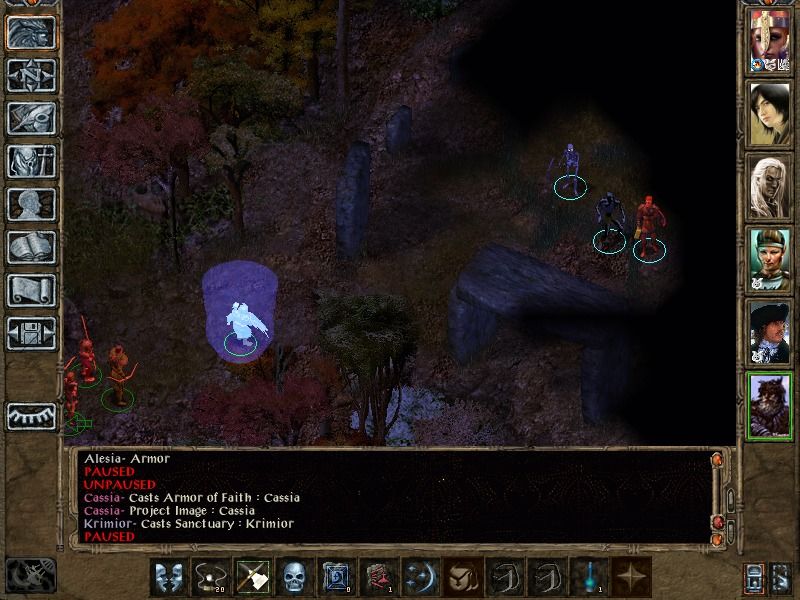
Task: Select the axe weapon quick slot
Action: [251, 577]
